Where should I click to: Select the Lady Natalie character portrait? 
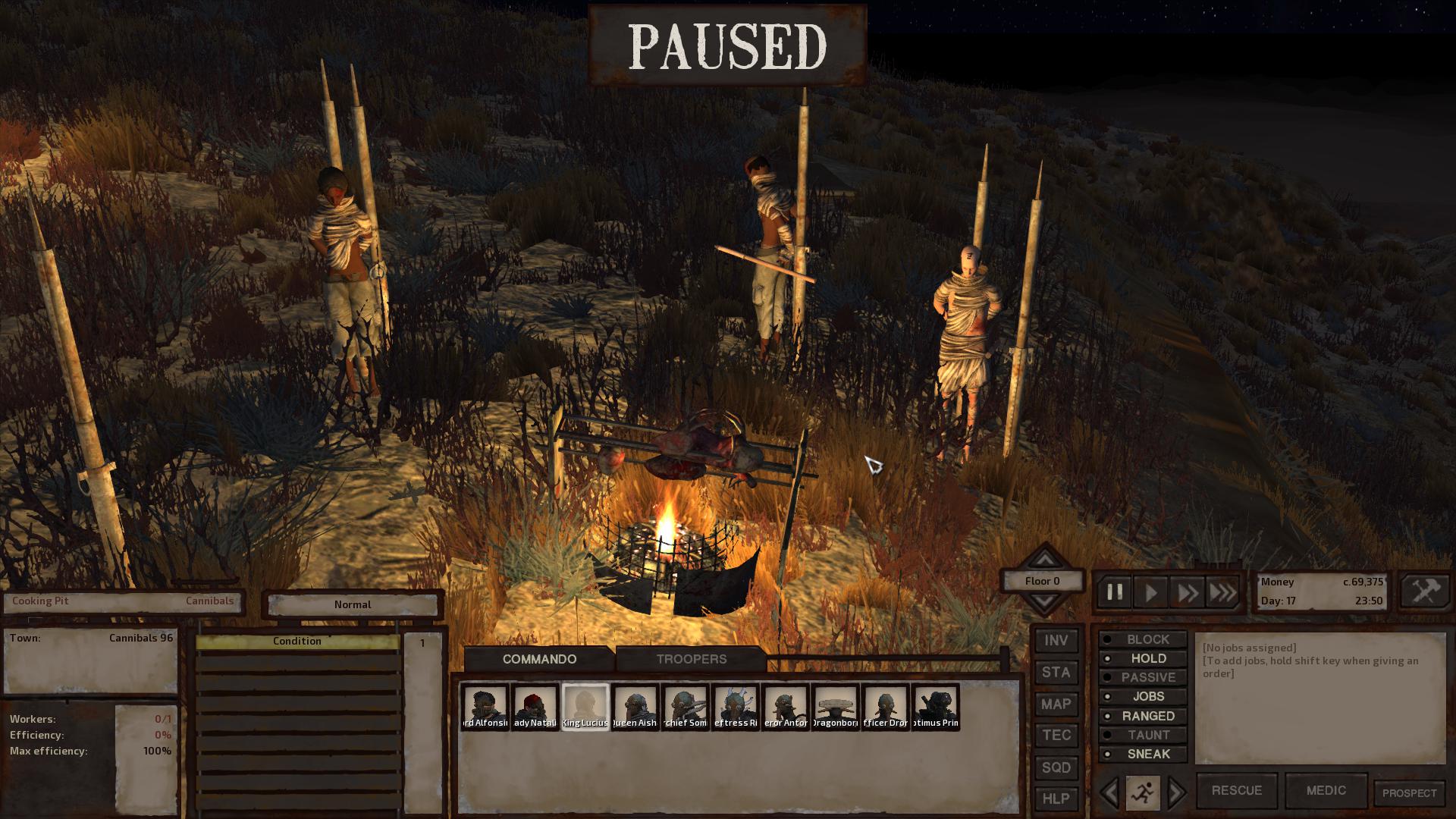(x=535, y=707)
